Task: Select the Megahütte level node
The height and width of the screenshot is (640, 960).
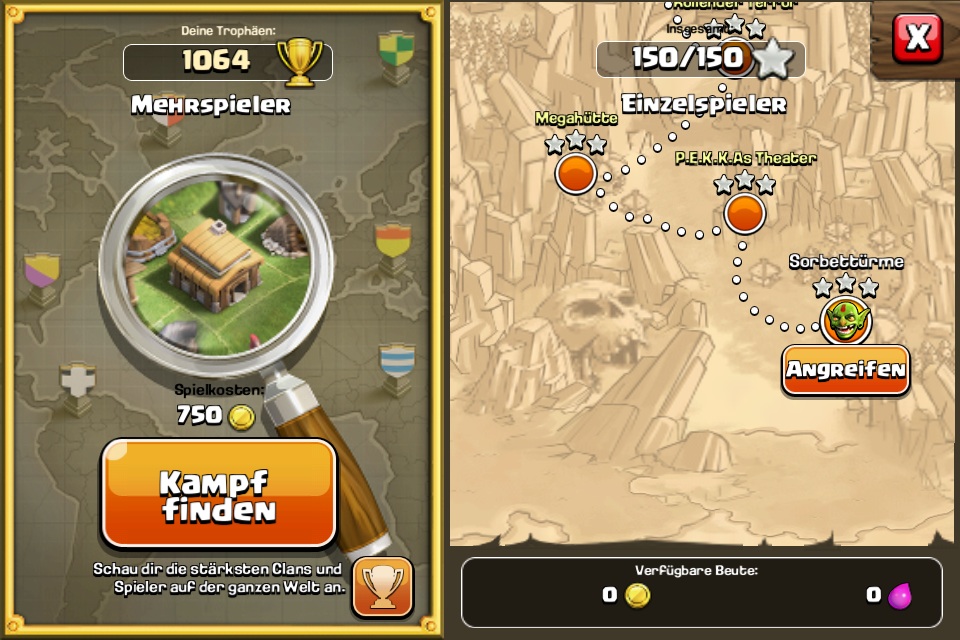Action: (x=576, y=174)
